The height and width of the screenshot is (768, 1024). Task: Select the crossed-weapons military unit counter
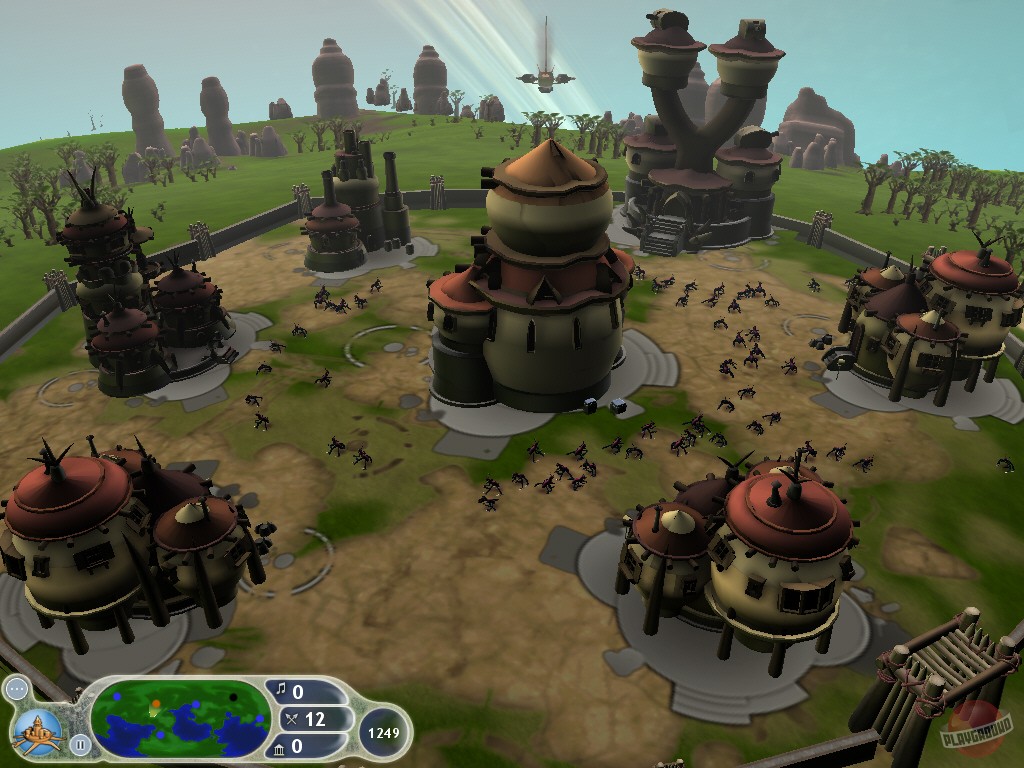click(x=301, y=718)
